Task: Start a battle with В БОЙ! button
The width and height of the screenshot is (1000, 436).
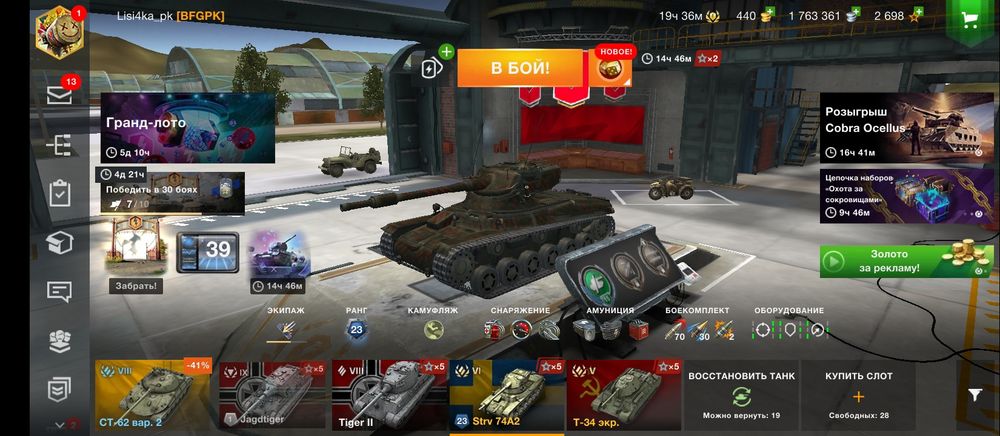Action: tap(519, 68)
